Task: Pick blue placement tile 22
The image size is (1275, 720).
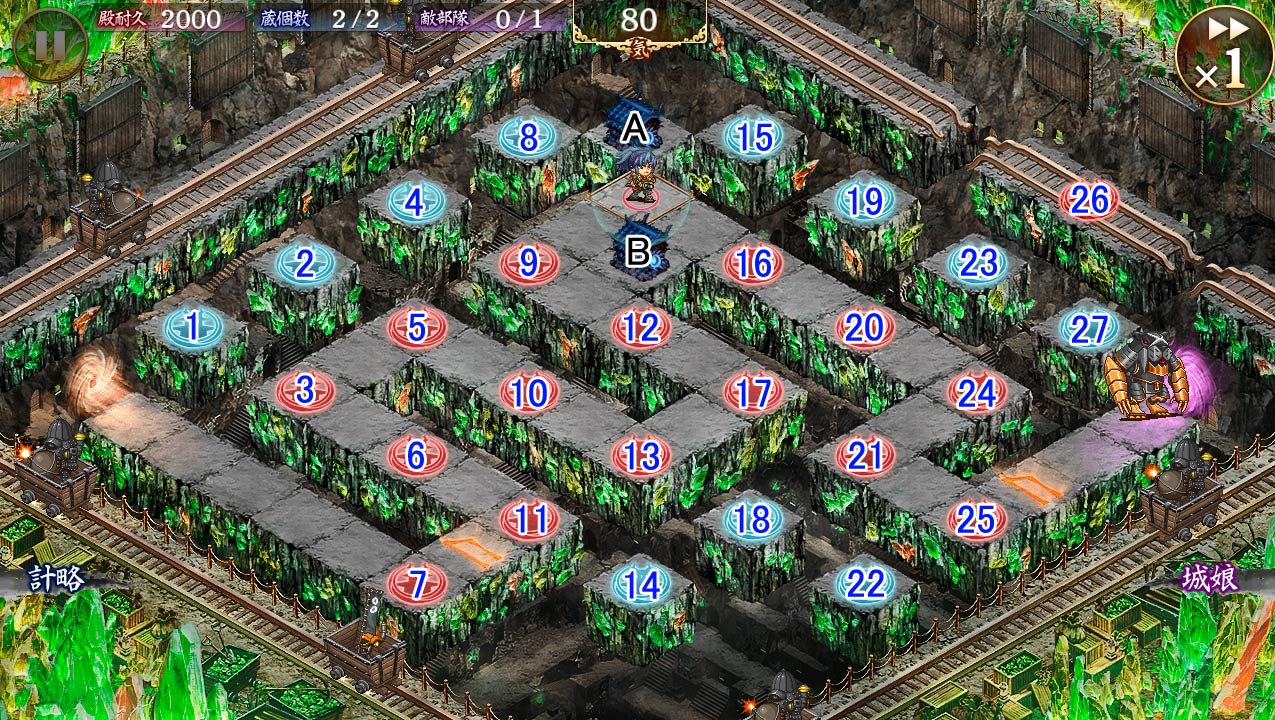Action: 865,583
